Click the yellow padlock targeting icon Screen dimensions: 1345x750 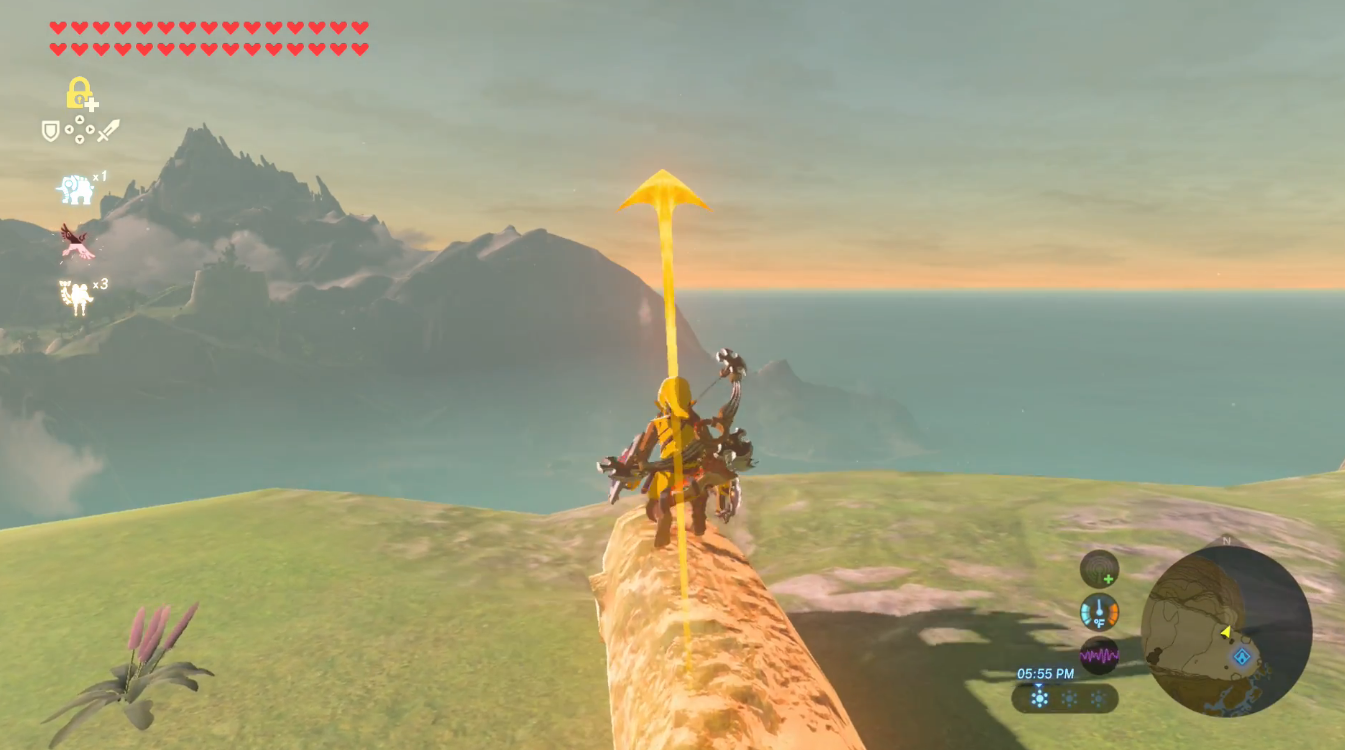[x=80, y=93]
